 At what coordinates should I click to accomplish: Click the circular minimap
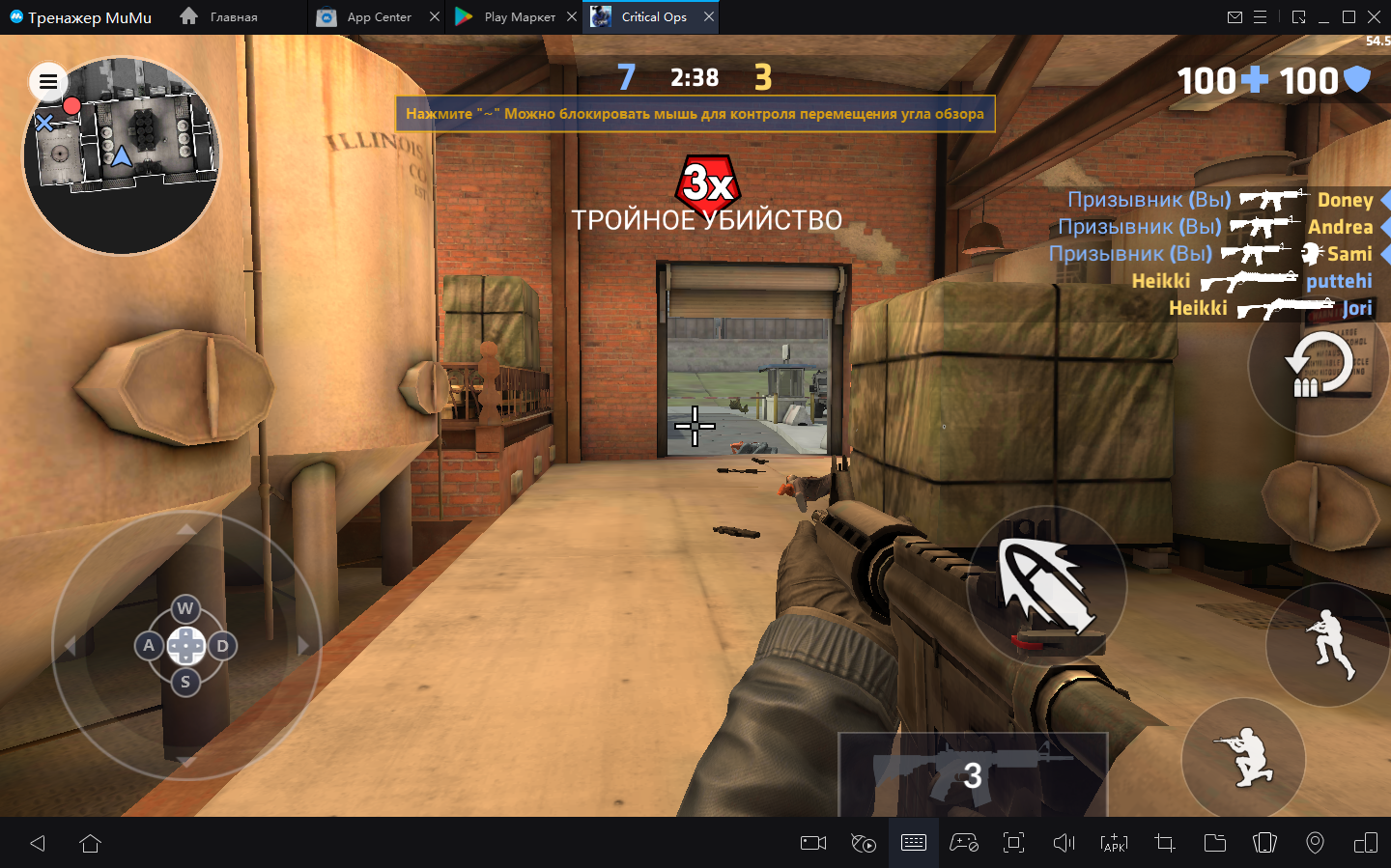(122, 156)
